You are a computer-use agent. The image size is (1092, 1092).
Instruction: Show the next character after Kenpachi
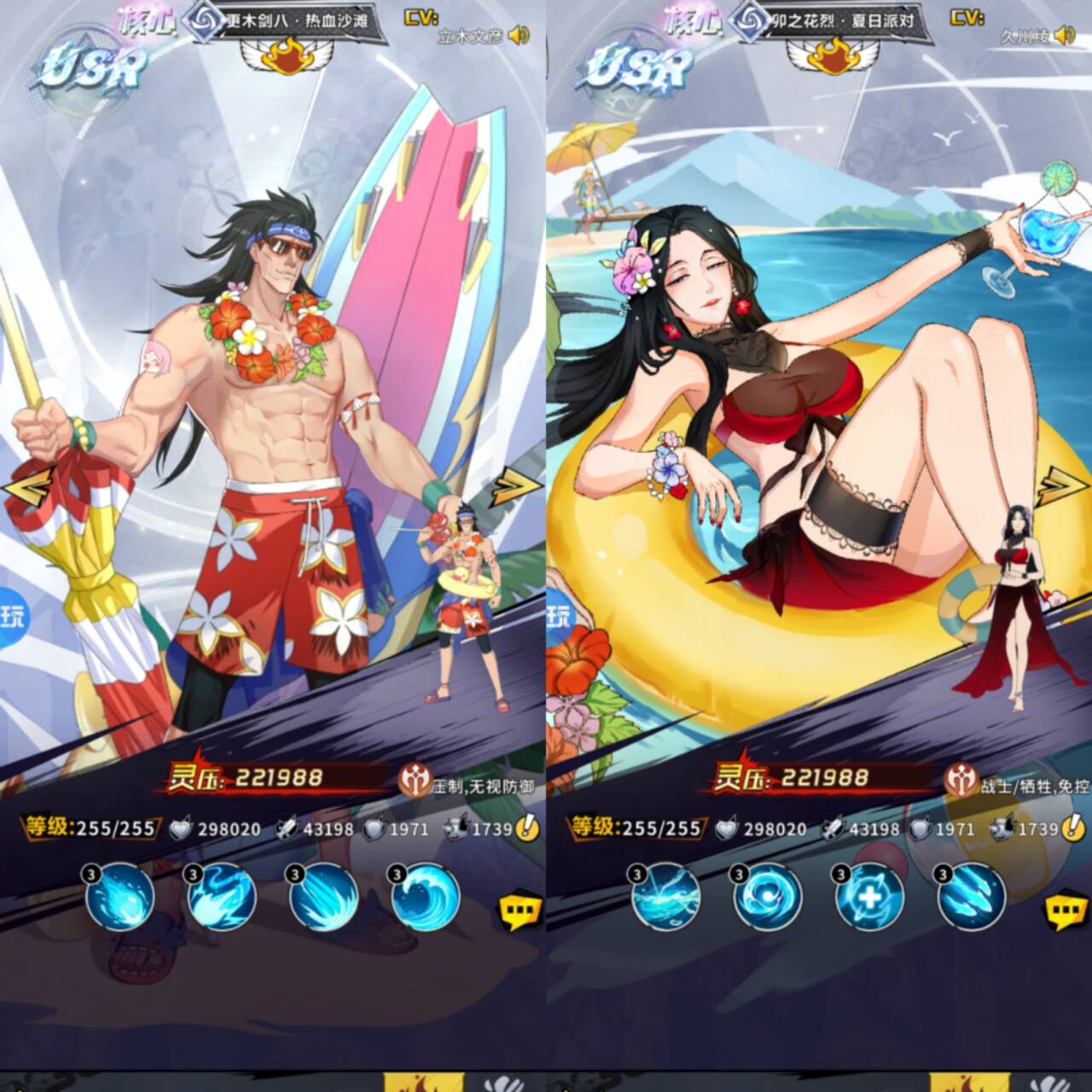point(517,486)
